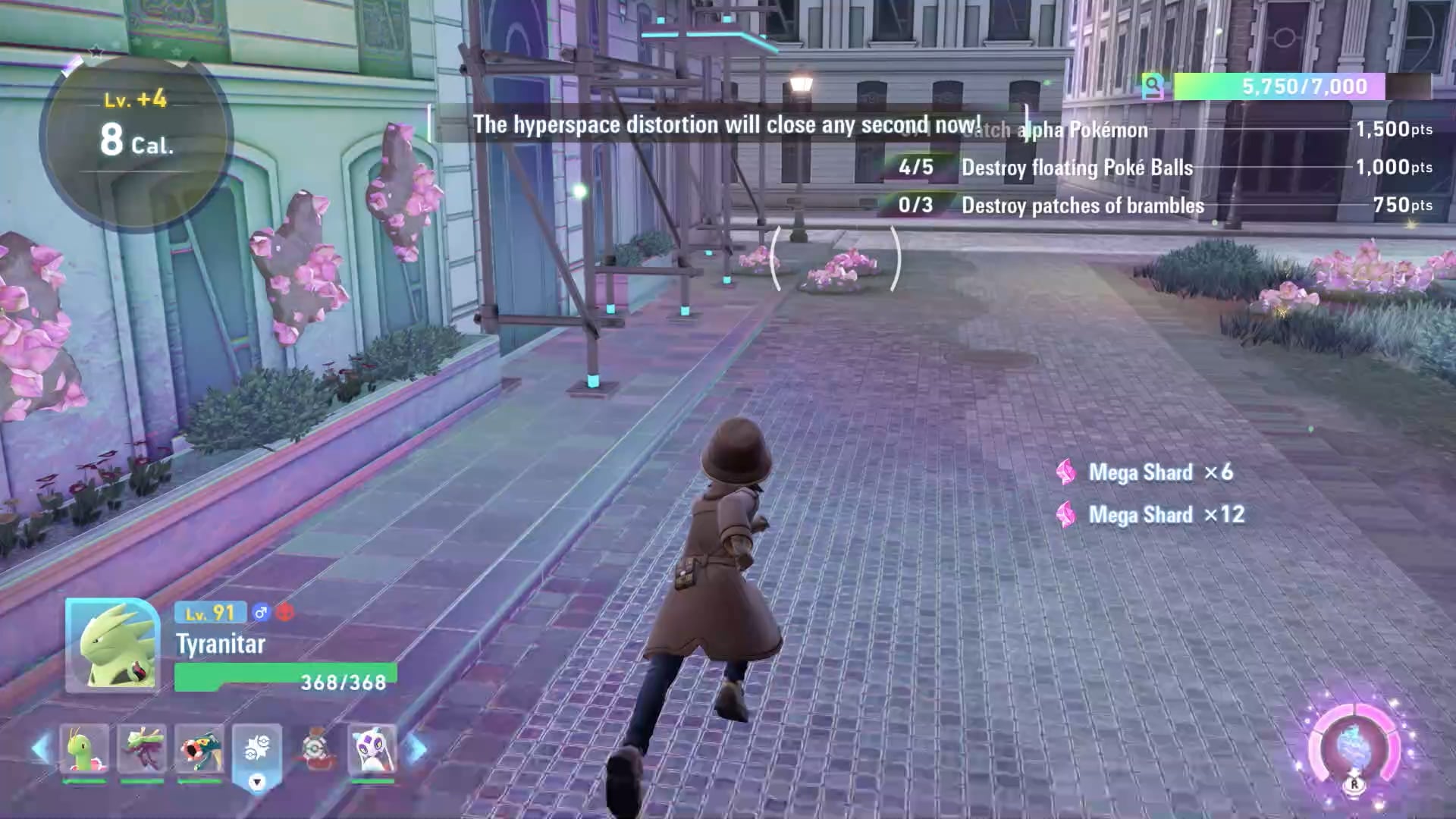Select the Destroy patches of brambles objective

[x=1082, y=206]
